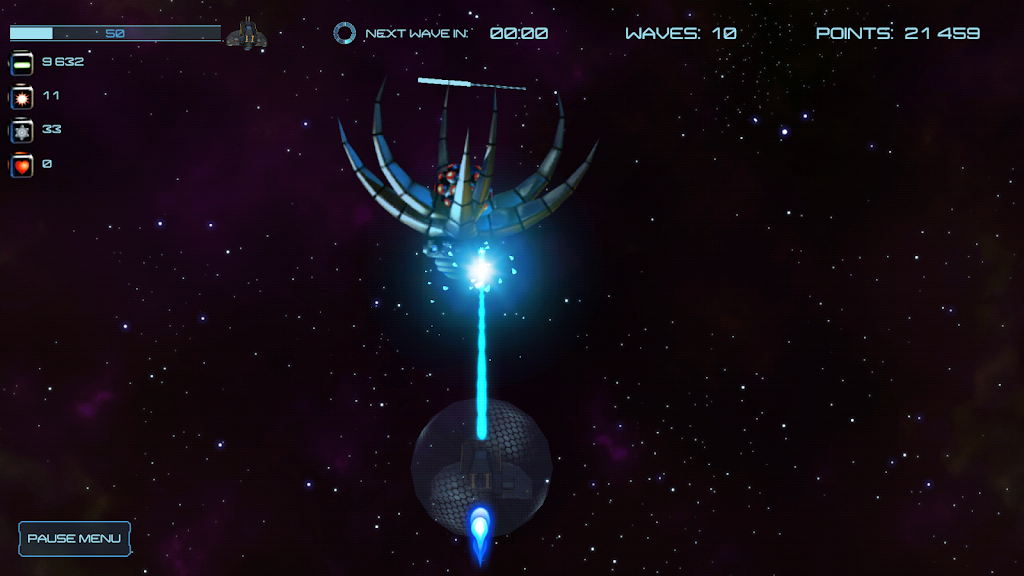Choose the grey spiked mine icon
The width and height of the screenshot is (1024, 576).
pyautogui.click(x=22, y=131)
